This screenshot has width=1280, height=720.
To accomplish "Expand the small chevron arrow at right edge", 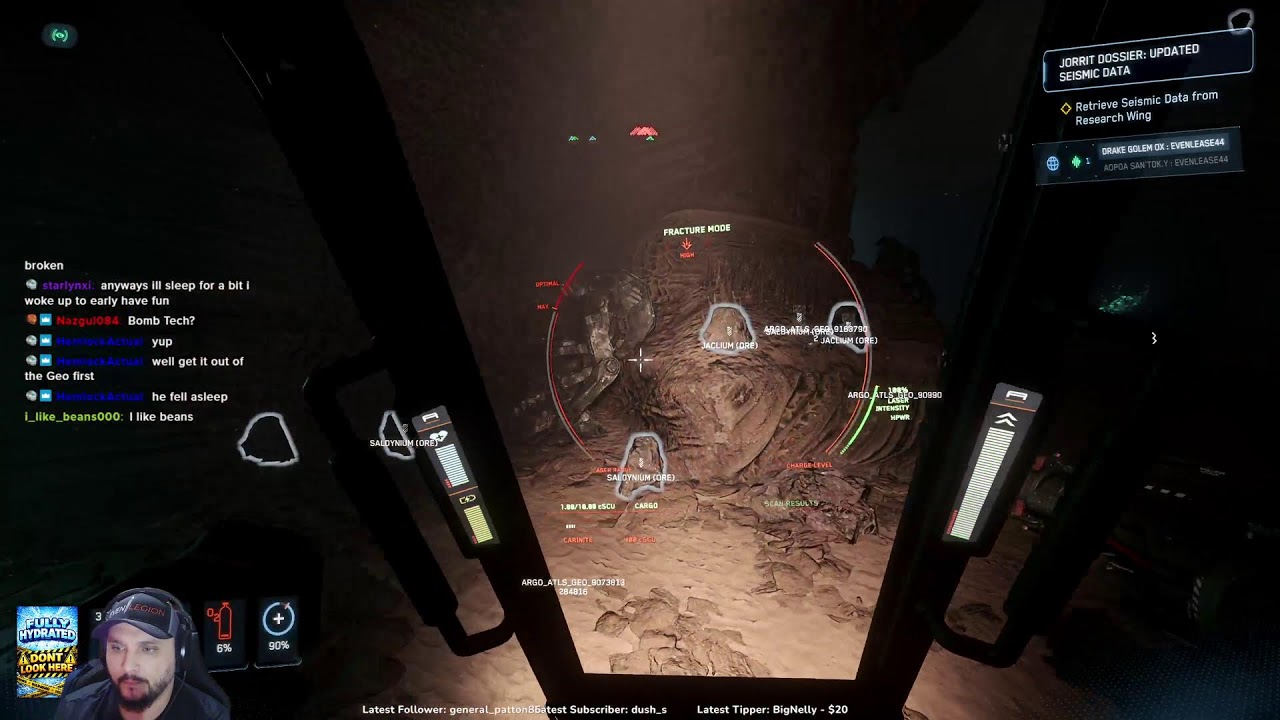I will 1153,339.
